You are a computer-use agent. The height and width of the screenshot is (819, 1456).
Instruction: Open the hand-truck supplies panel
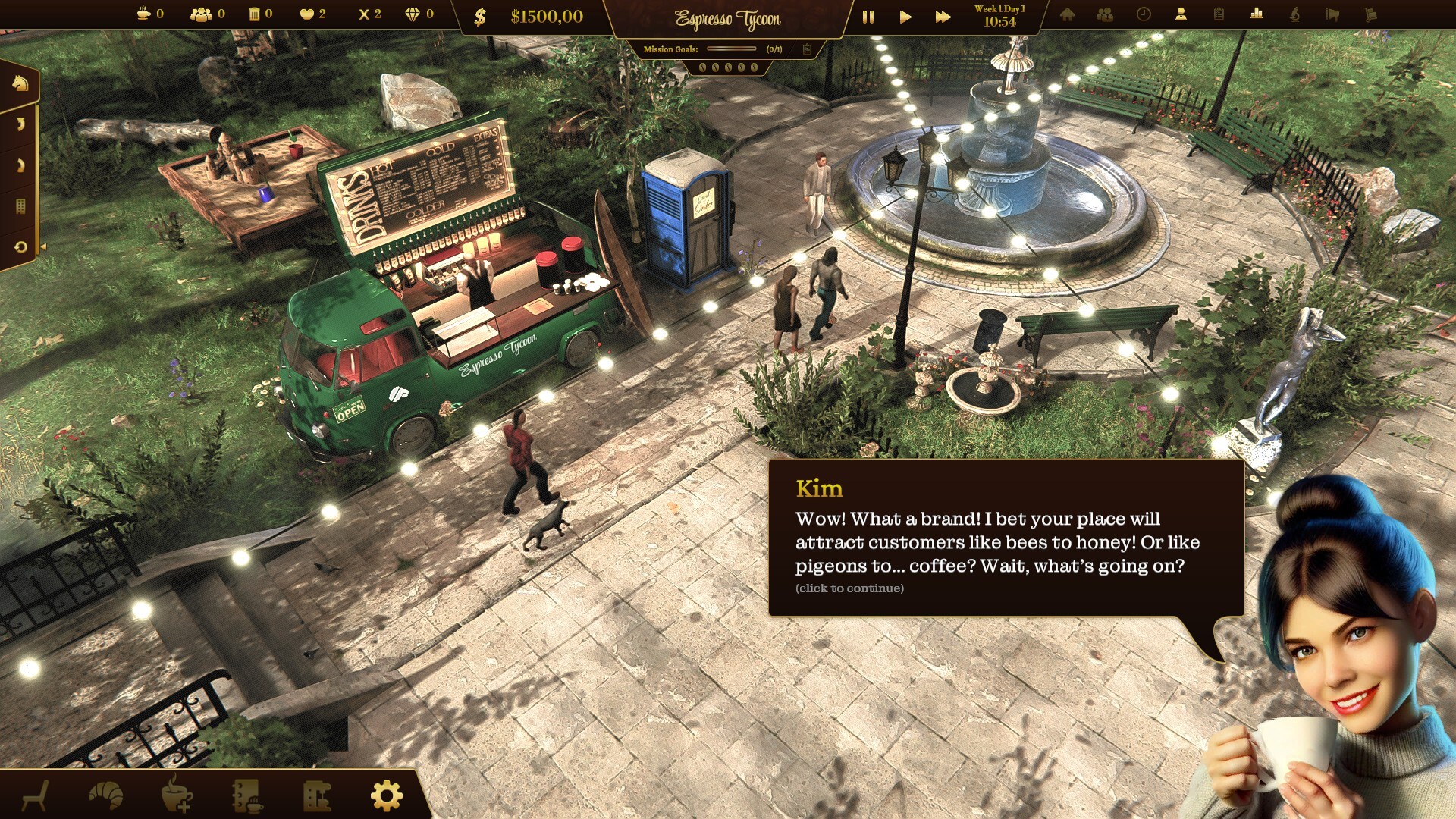pos(1370,14)
